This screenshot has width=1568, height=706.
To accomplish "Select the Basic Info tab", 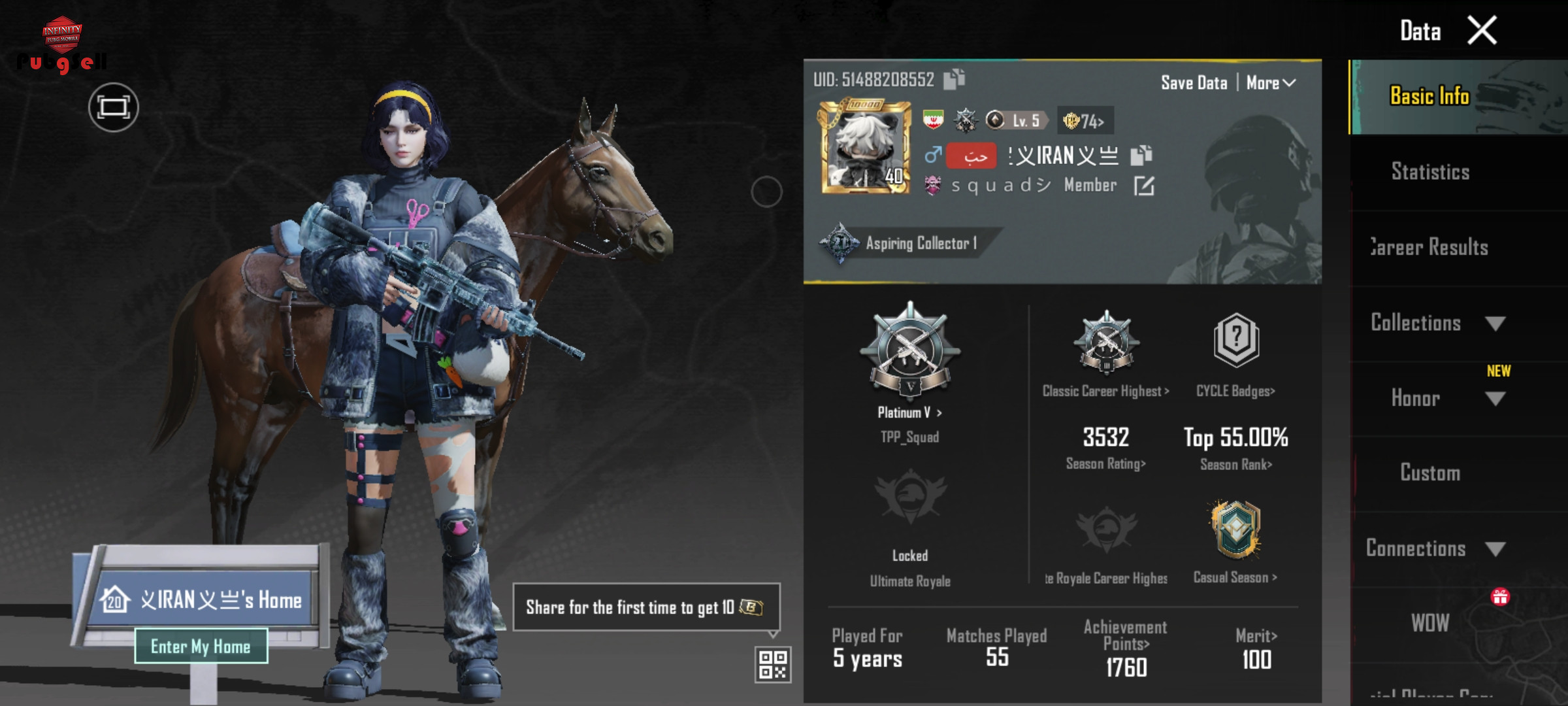I will click(x=1430, y=96).
